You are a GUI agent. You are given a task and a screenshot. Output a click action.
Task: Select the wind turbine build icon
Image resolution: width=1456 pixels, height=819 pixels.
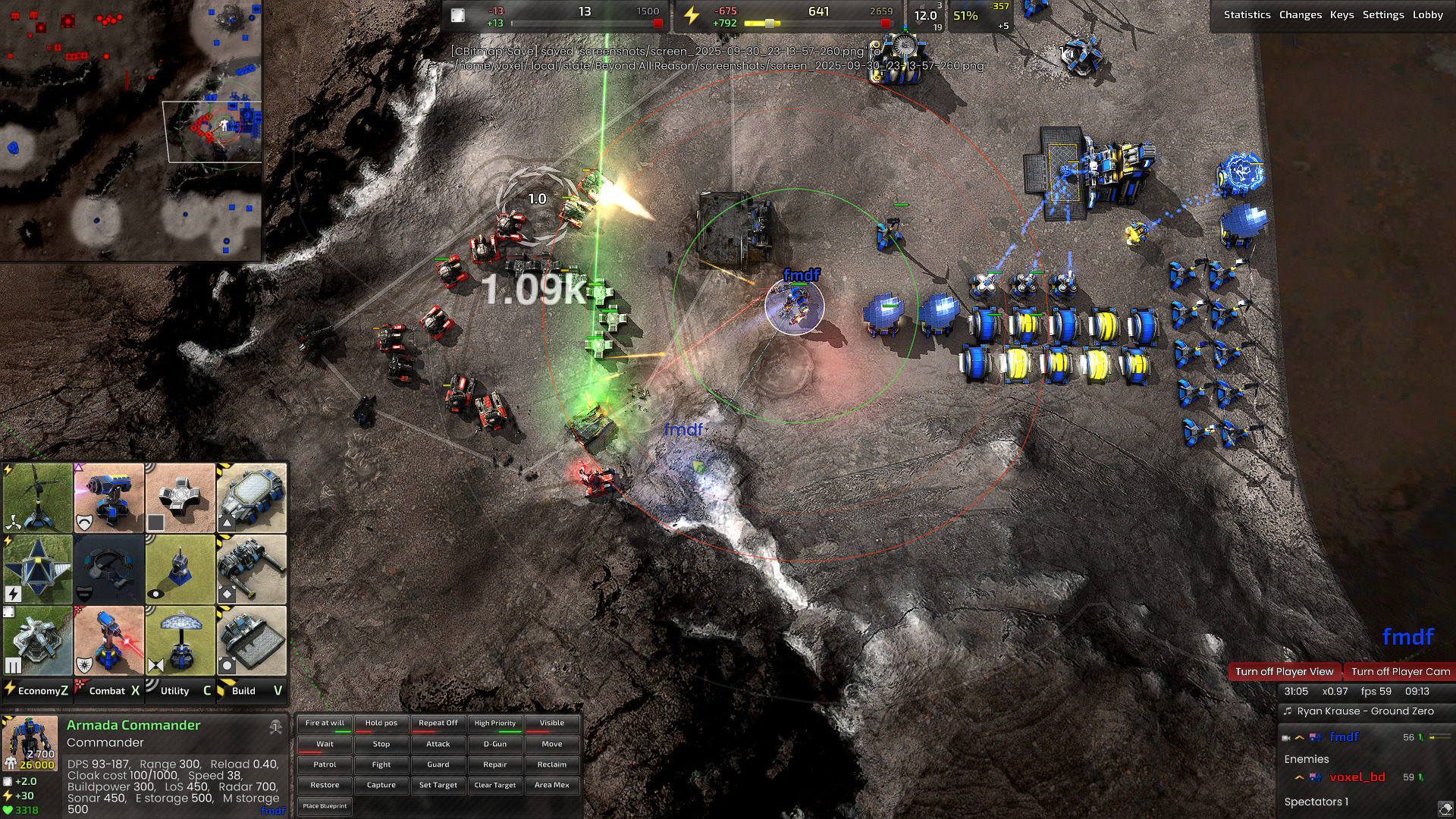click(37, 498)
